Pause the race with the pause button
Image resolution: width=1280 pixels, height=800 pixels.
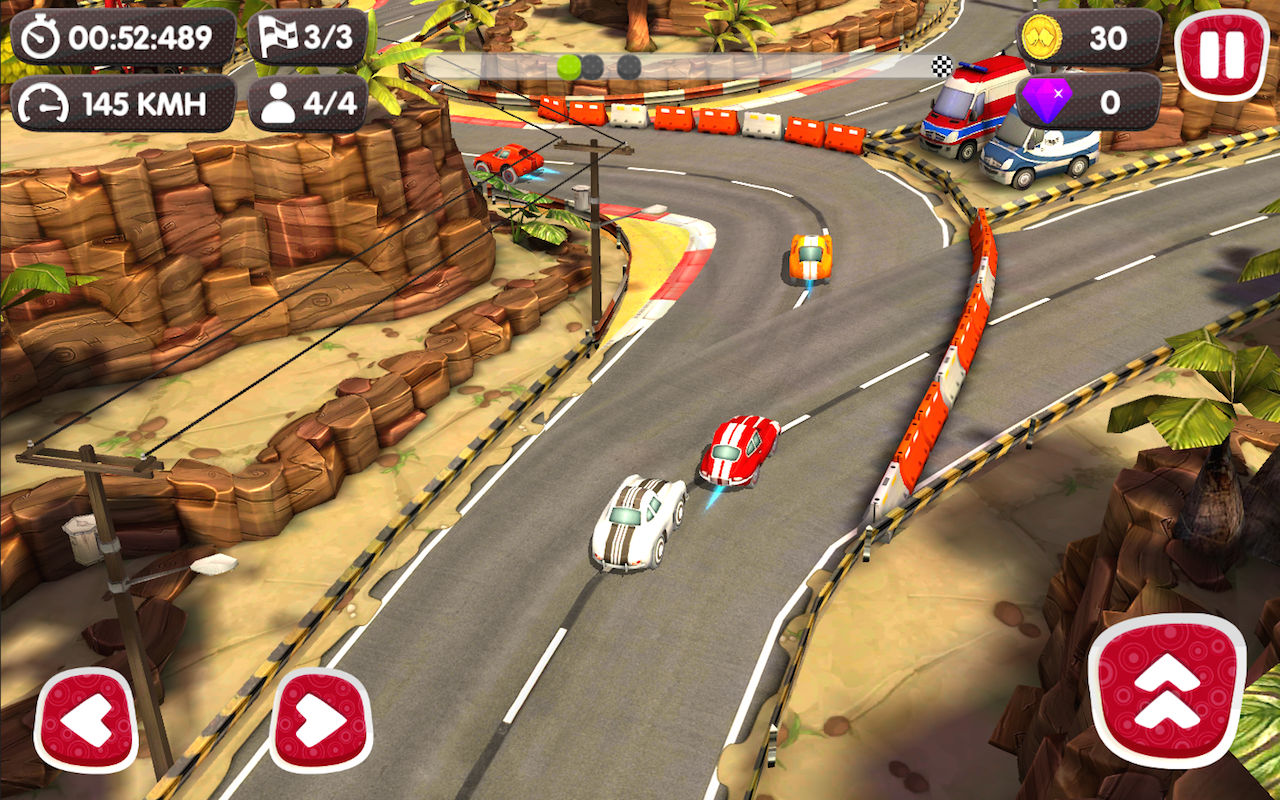tap(1221, 55)
